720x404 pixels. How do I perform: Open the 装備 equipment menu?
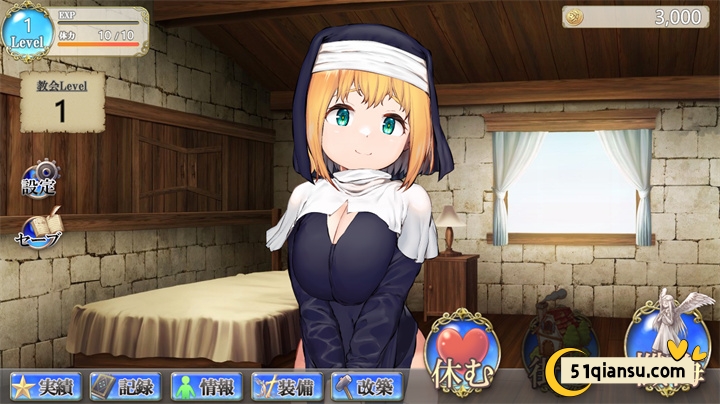pyautogui.click(x=287, y=385)
